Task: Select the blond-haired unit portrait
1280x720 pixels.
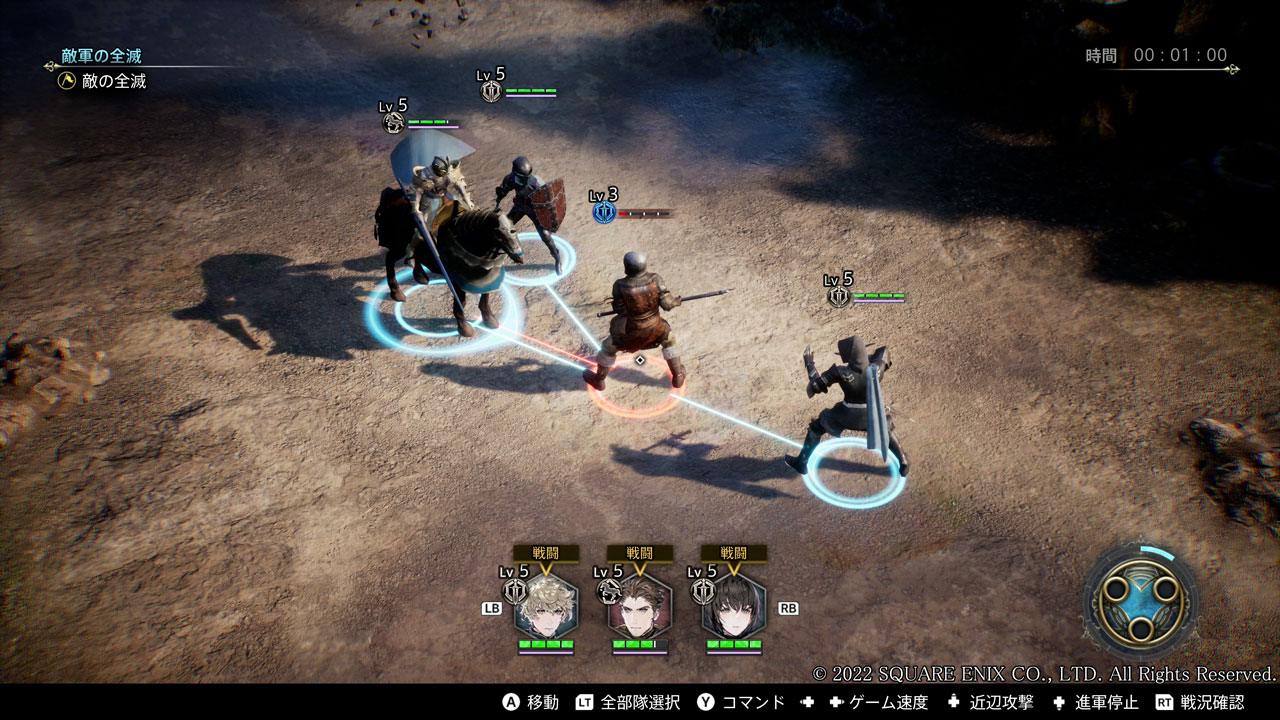Action: [546, 606]
